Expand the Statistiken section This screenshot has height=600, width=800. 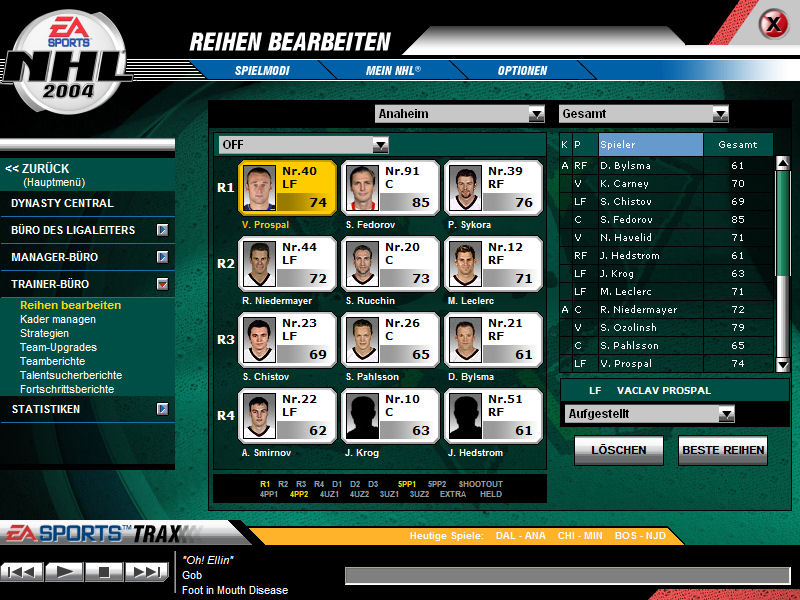pyautogui.click(x=162, y=409)
